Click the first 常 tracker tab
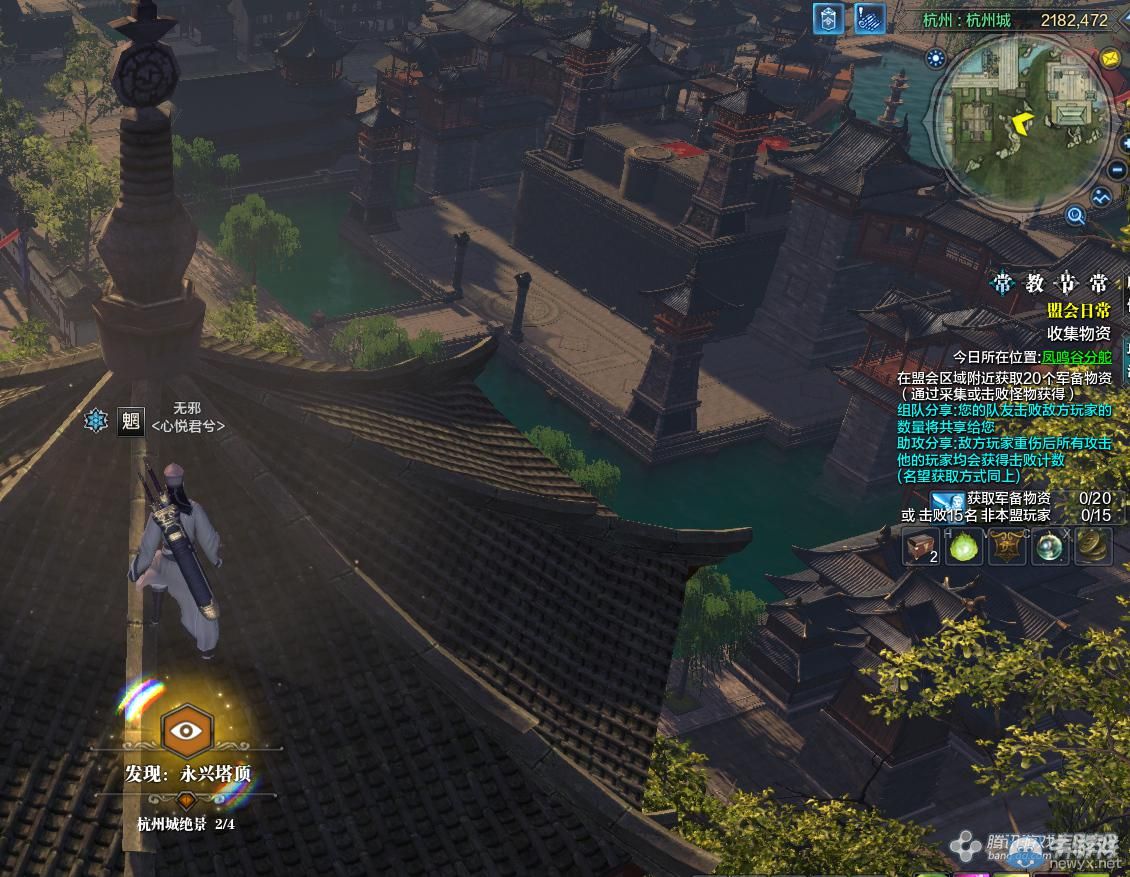The height and width of the screenshot is (877, 1130). click(x=1002, y=283)
